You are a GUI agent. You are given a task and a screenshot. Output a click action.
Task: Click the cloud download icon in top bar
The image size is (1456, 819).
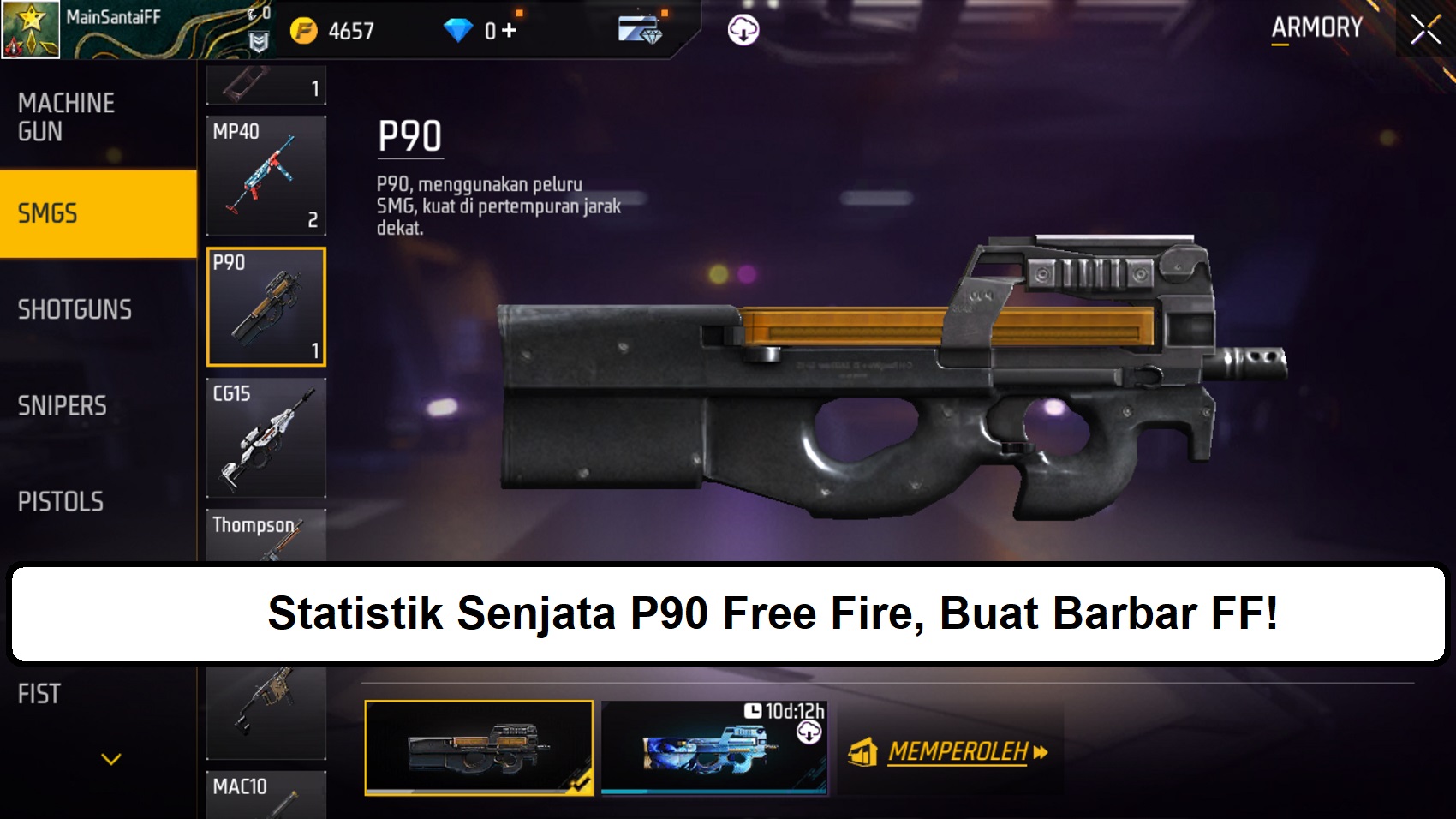(x=742, y=28)
